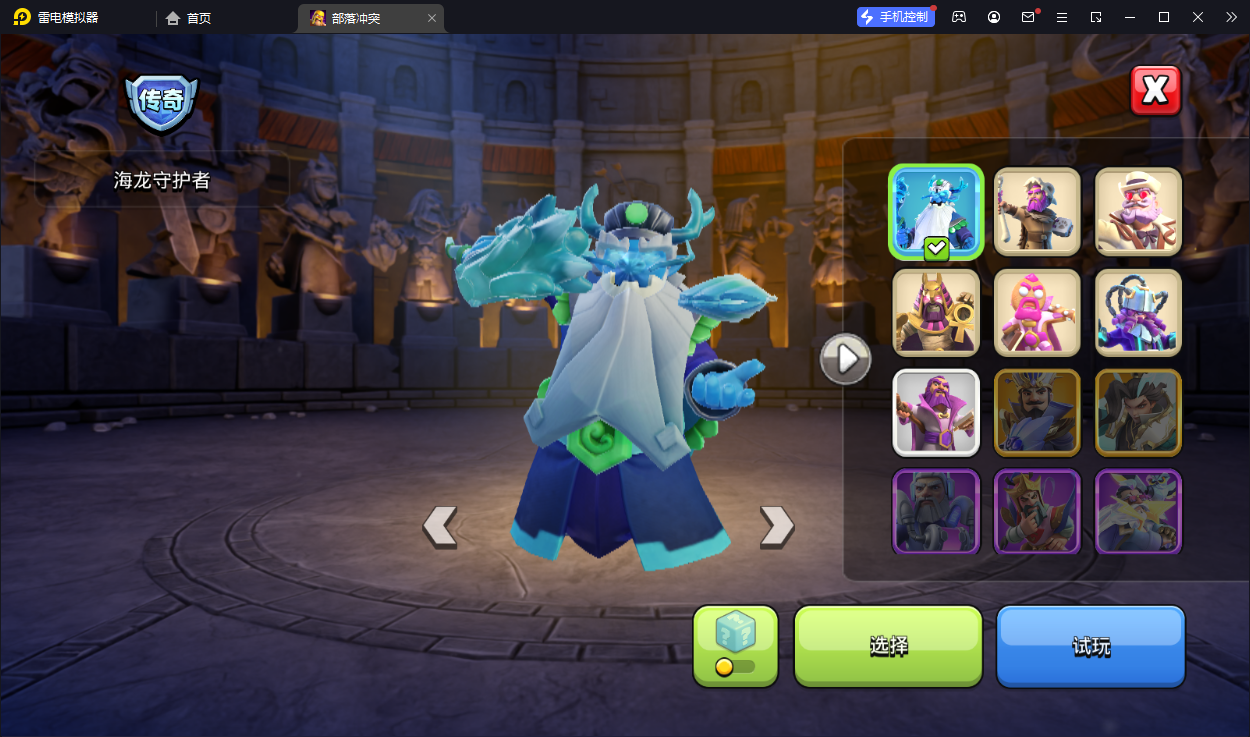Choose the fur-coat warden holding a bone staff
The image size is (1250, 737).
tap(1037, 212)
